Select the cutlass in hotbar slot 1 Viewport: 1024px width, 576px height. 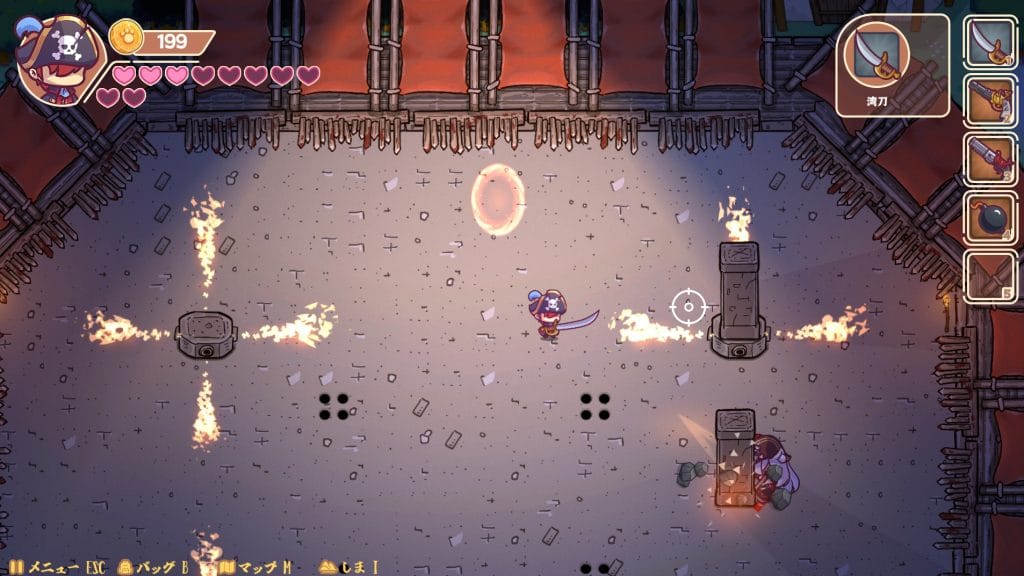point(990,42)
